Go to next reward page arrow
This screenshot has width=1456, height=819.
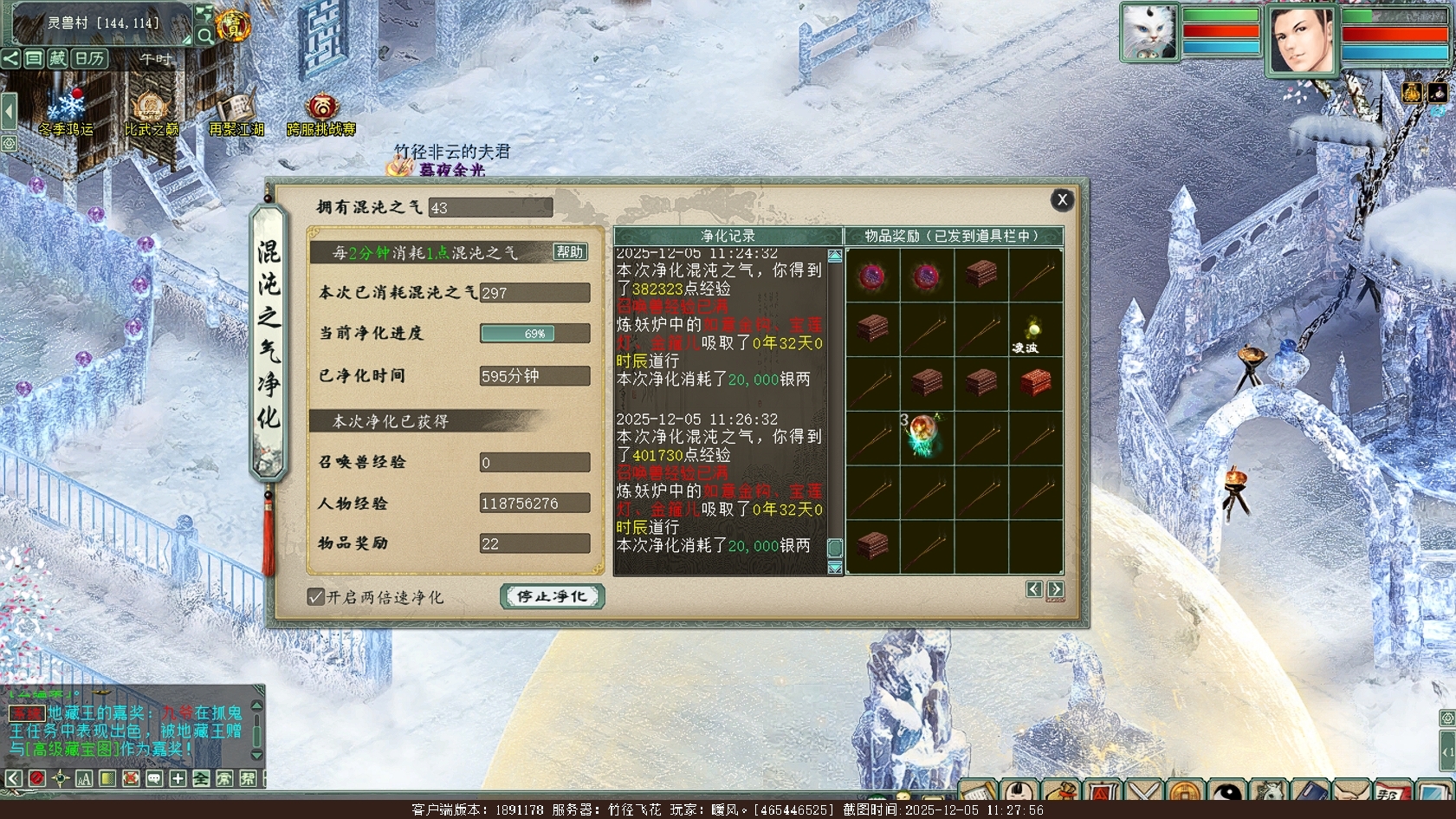click(1055, 589)
